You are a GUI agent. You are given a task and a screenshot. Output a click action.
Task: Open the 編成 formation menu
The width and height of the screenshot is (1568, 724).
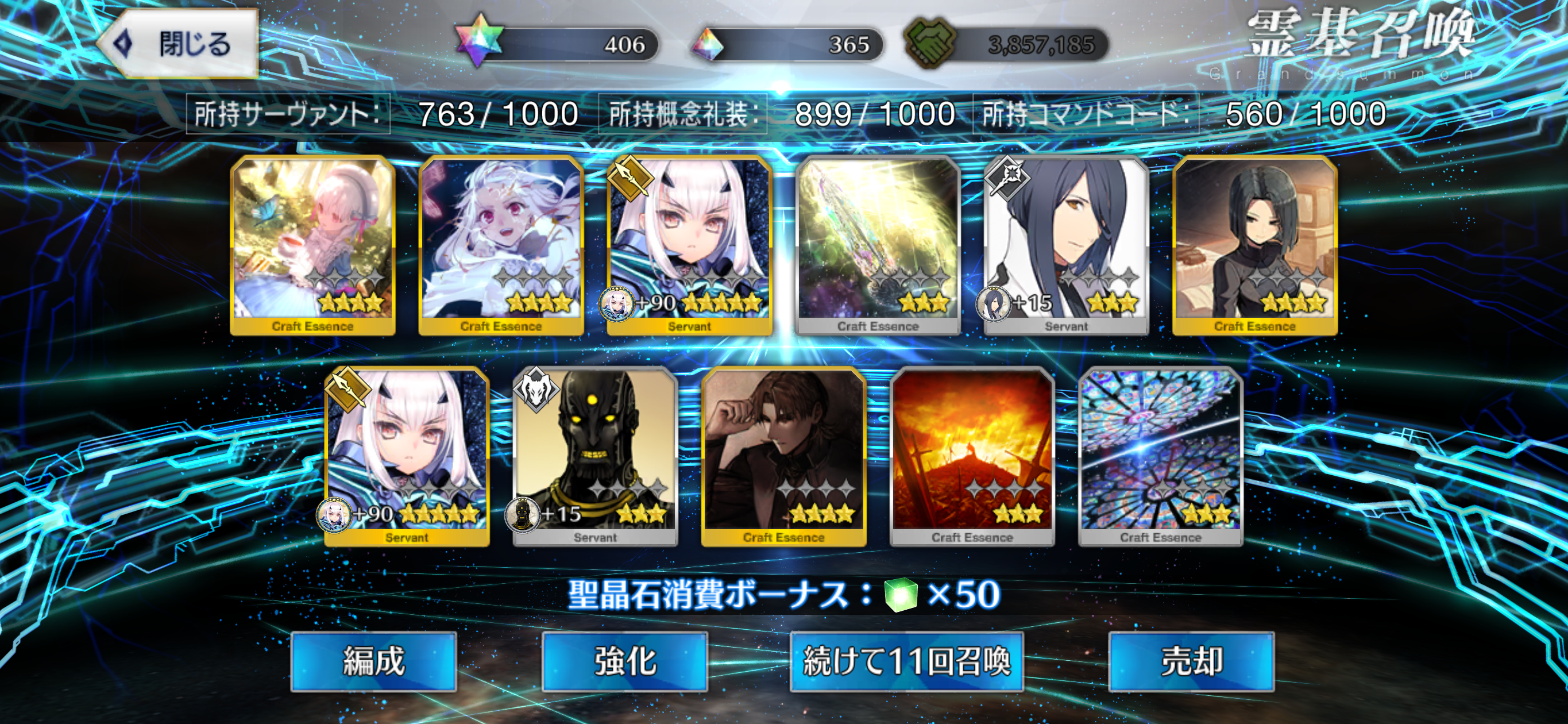373,661
